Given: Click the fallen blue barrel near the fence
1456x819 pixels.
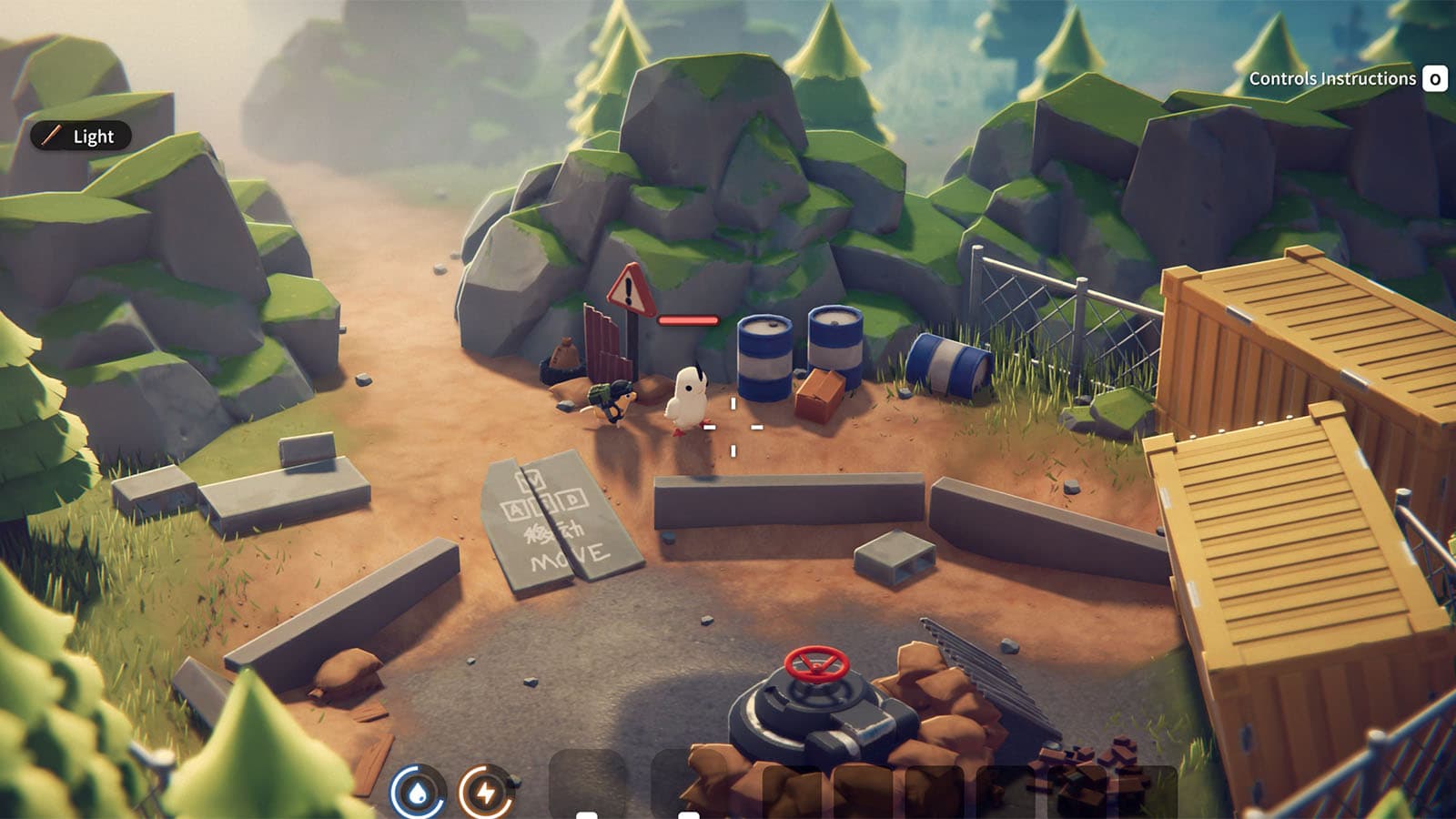Looking at the screenshot, I should click(946, 364).
